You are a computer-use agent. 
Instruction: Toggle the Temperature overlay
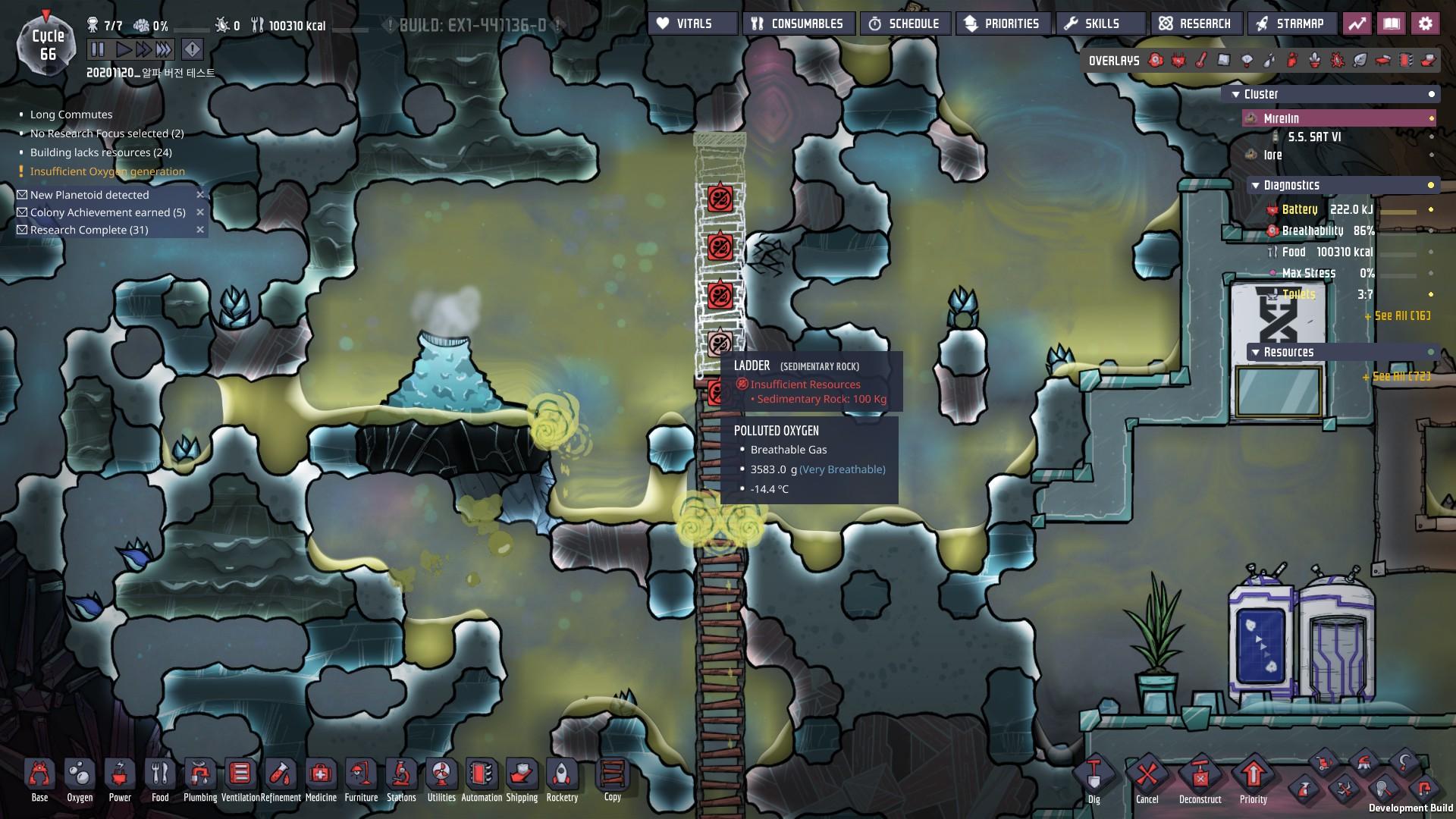(x=1200, y=61)
